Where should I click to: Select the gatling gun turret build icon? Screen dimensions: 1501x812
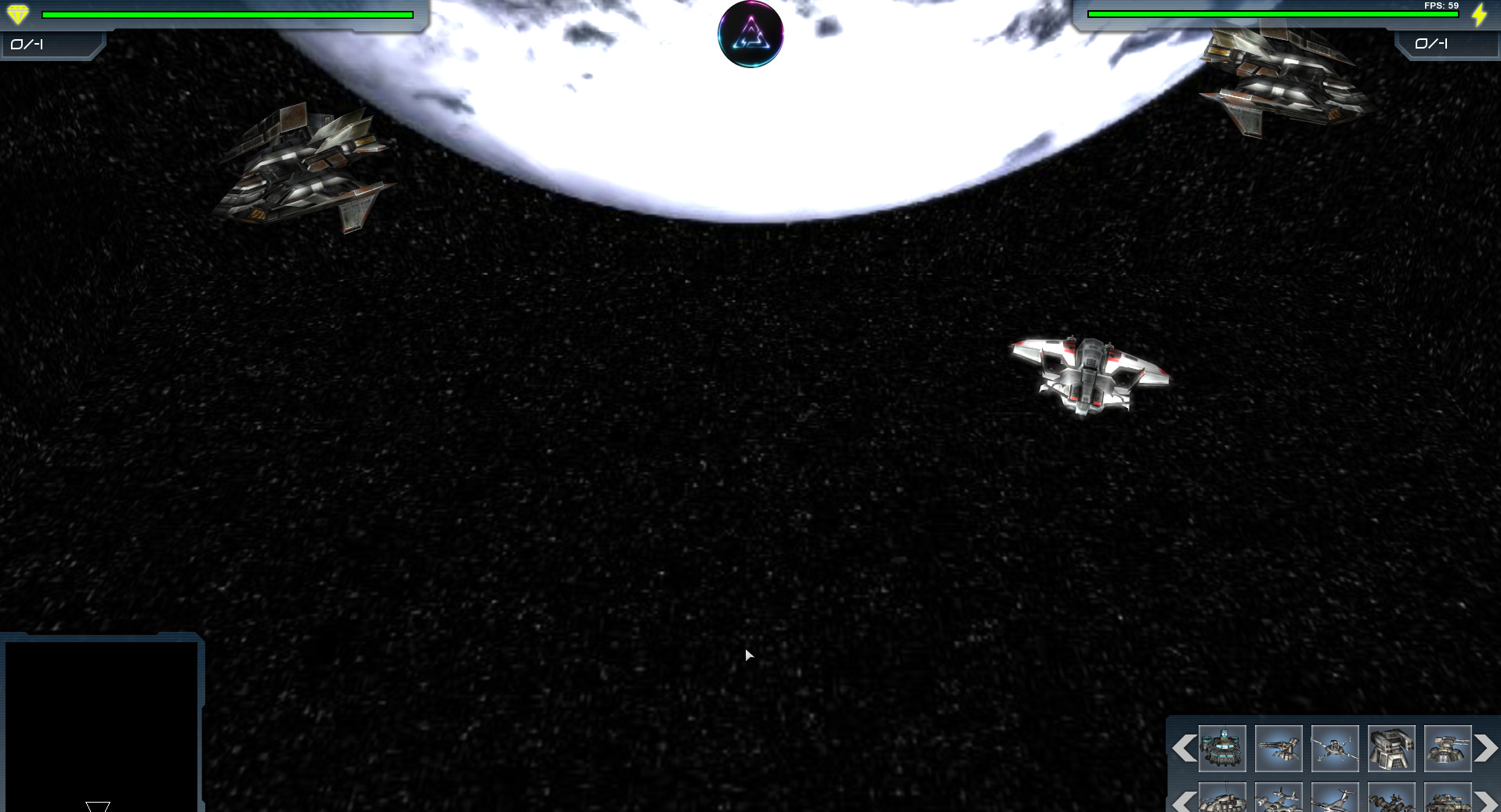pos(1279,749)
